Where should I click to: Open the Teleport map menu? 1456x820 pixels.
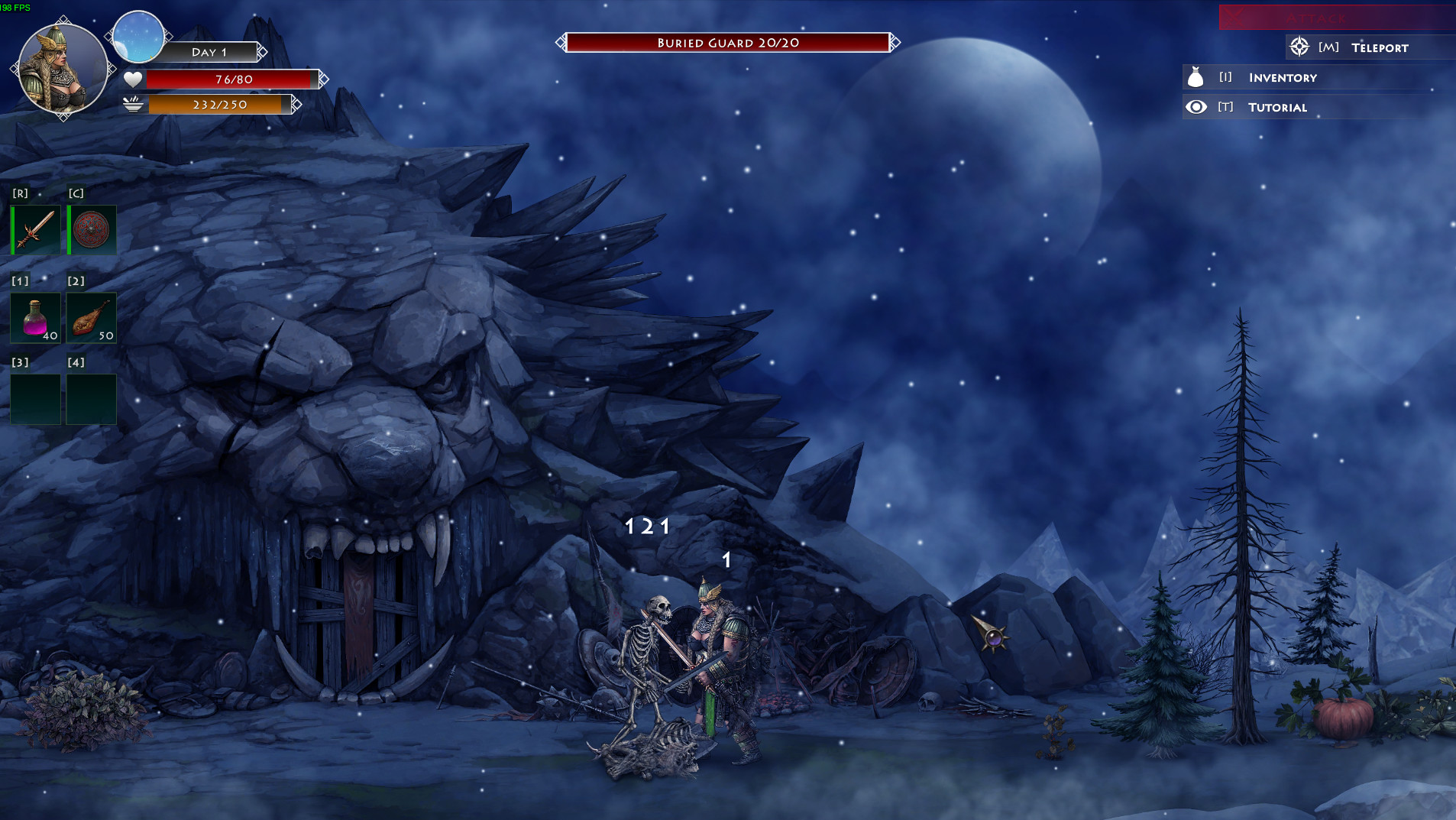(x=1379, y=47)
